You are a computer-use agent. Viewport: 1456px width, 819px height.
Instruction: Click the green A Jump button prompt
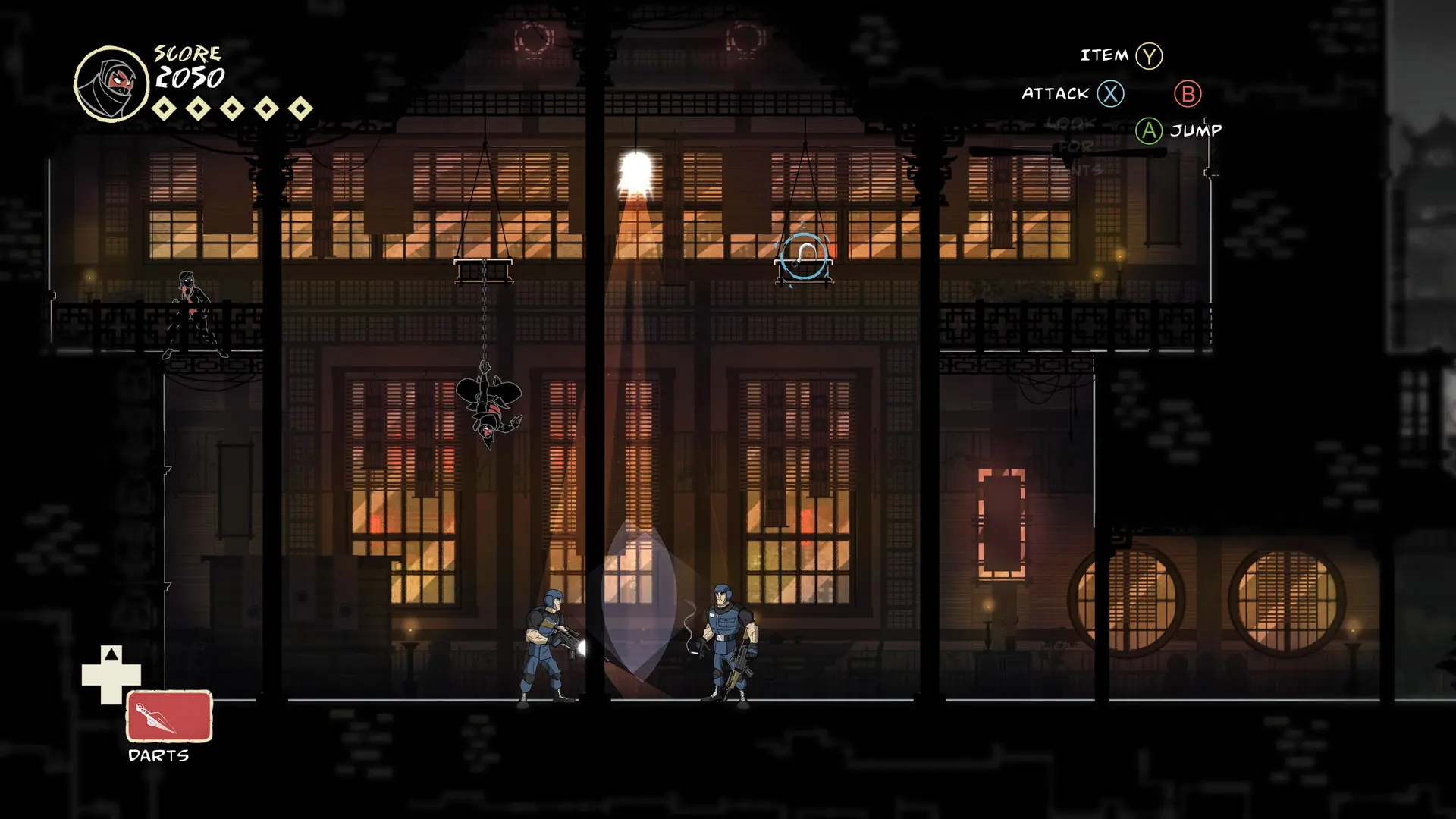[1147, 130]
